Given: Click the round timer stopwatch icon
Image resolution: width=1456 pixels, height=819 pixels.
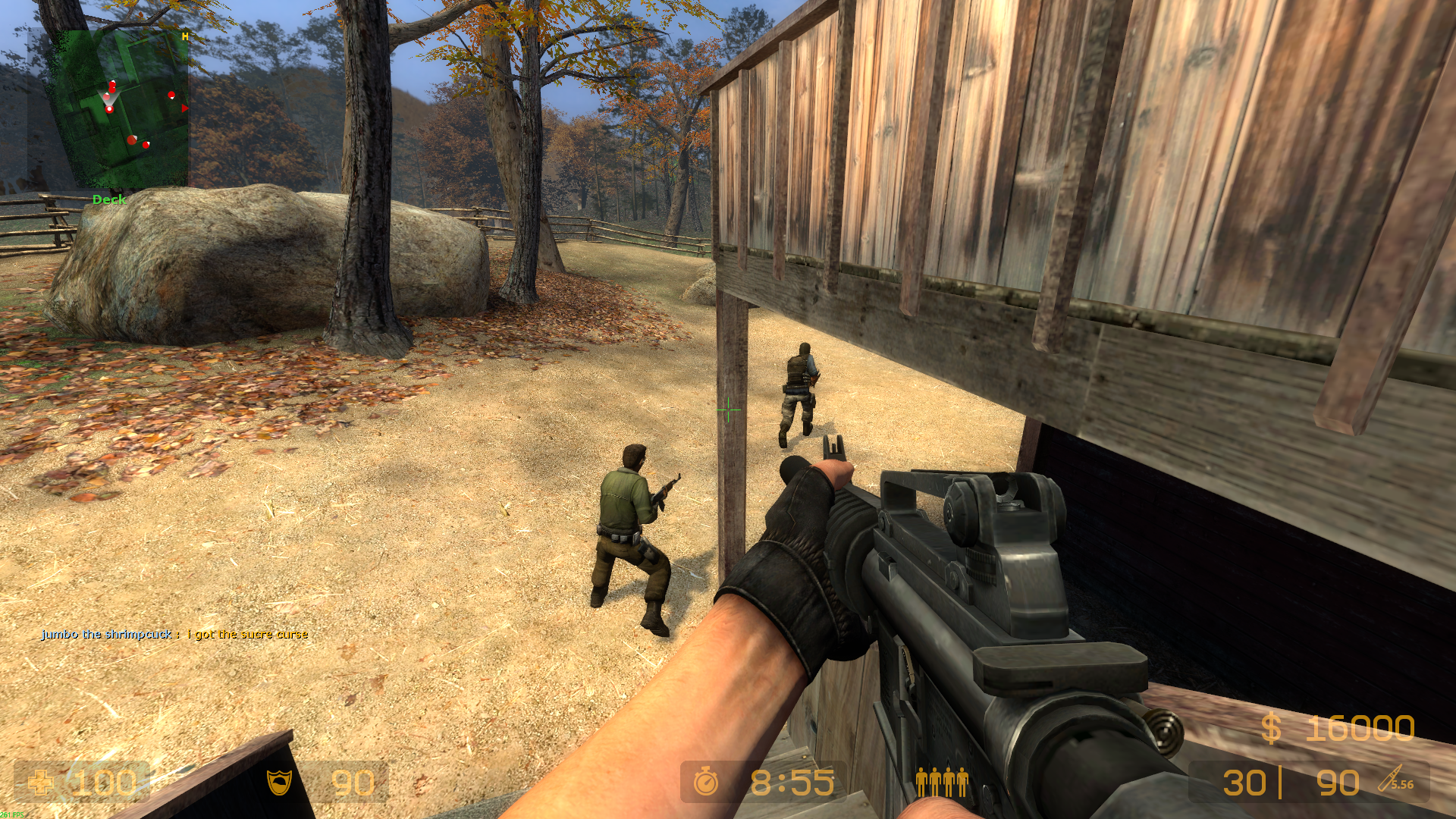Looking at the screenshot, I should (706, 781).
